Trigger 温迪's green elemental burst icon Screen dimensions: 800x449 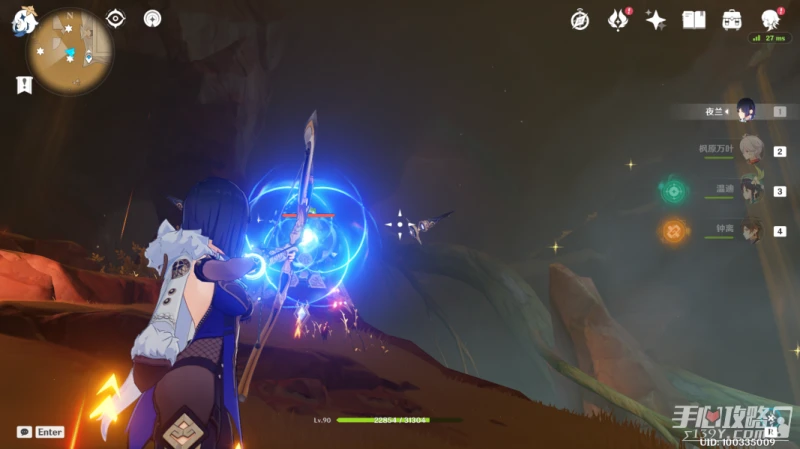click(673, 189)
